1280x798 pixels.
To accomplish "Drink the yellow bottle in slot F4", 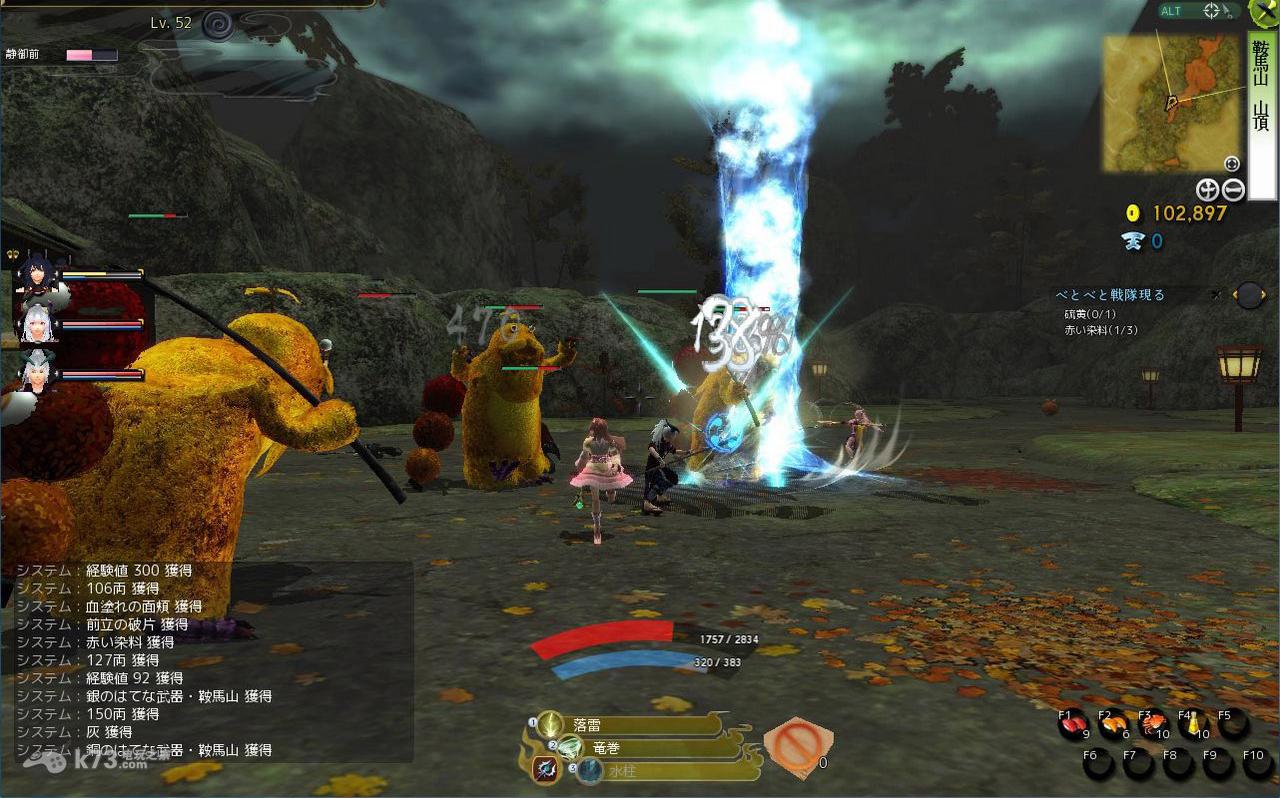I will (1193, 724).
